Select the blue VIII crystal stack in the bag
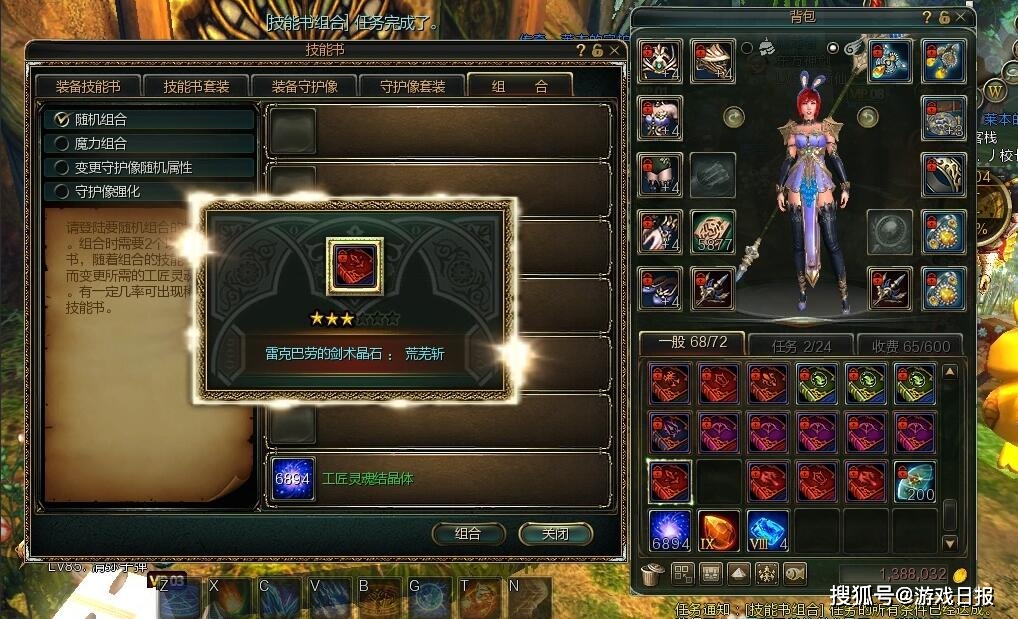Screen dimensions: 1018x619 point(768,530)
